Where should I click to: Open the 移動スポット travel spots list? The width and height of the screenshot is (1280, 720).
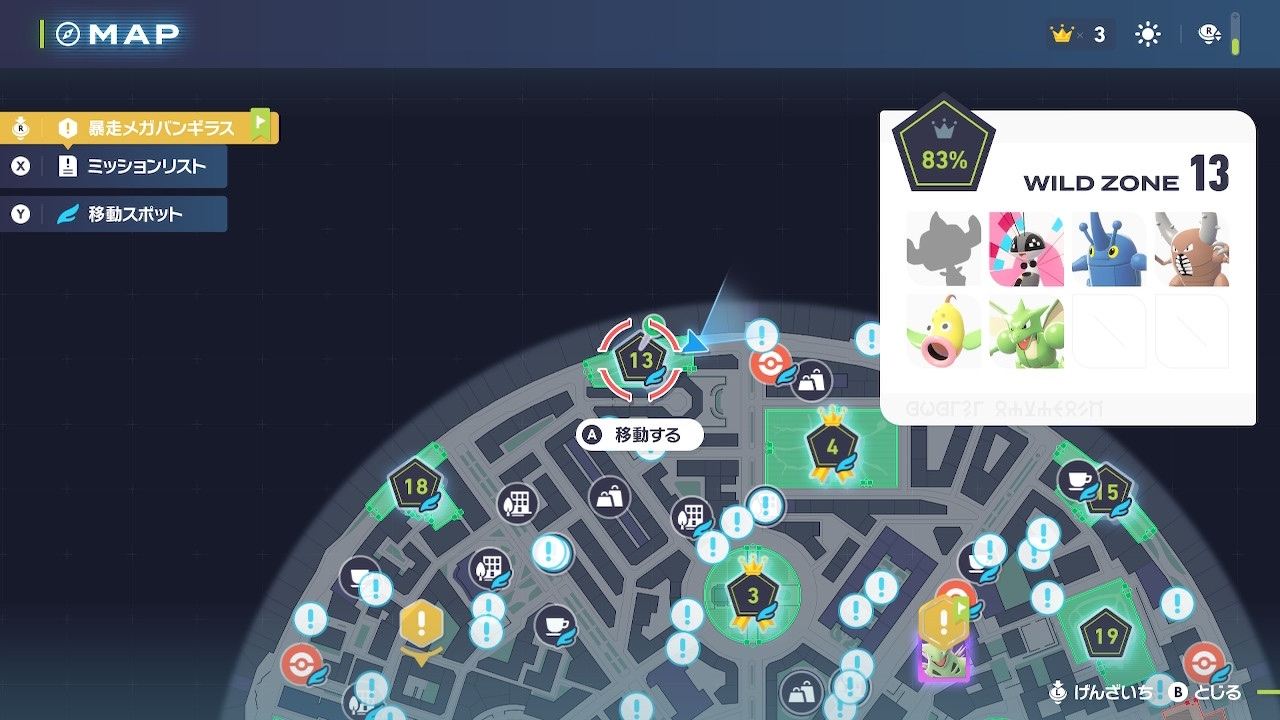[x=134, y=214]
